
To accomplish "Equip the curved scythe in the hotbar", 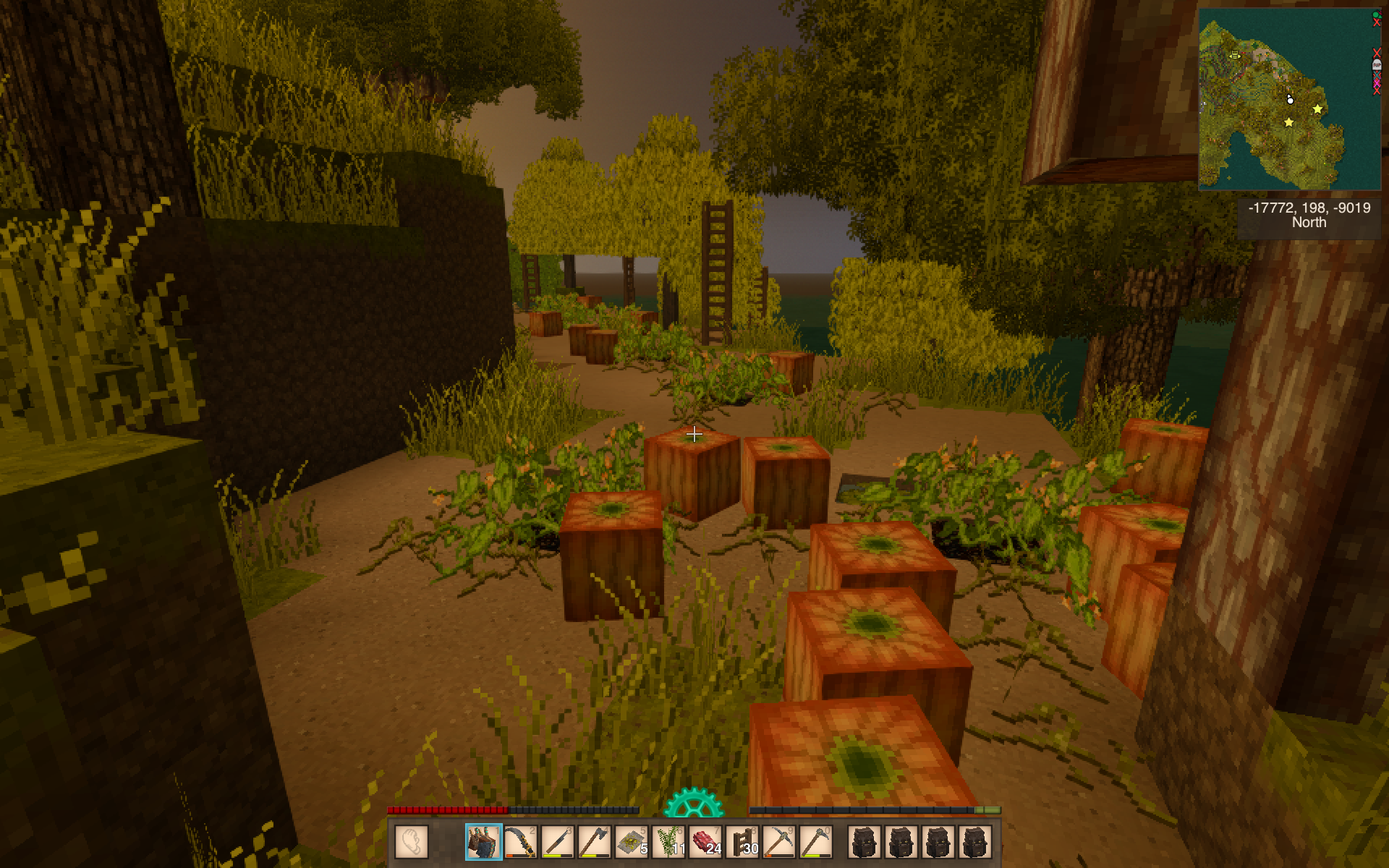I will tap(521, 842).
